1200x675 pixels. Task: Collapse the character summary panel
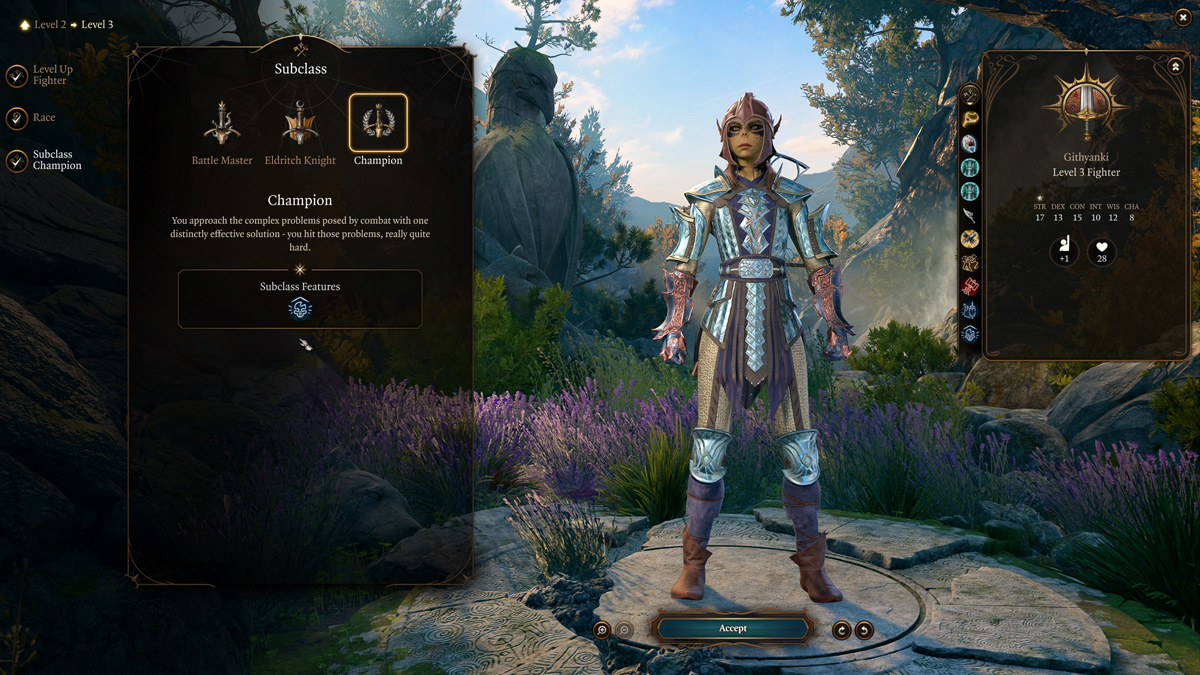point(1175,67)
